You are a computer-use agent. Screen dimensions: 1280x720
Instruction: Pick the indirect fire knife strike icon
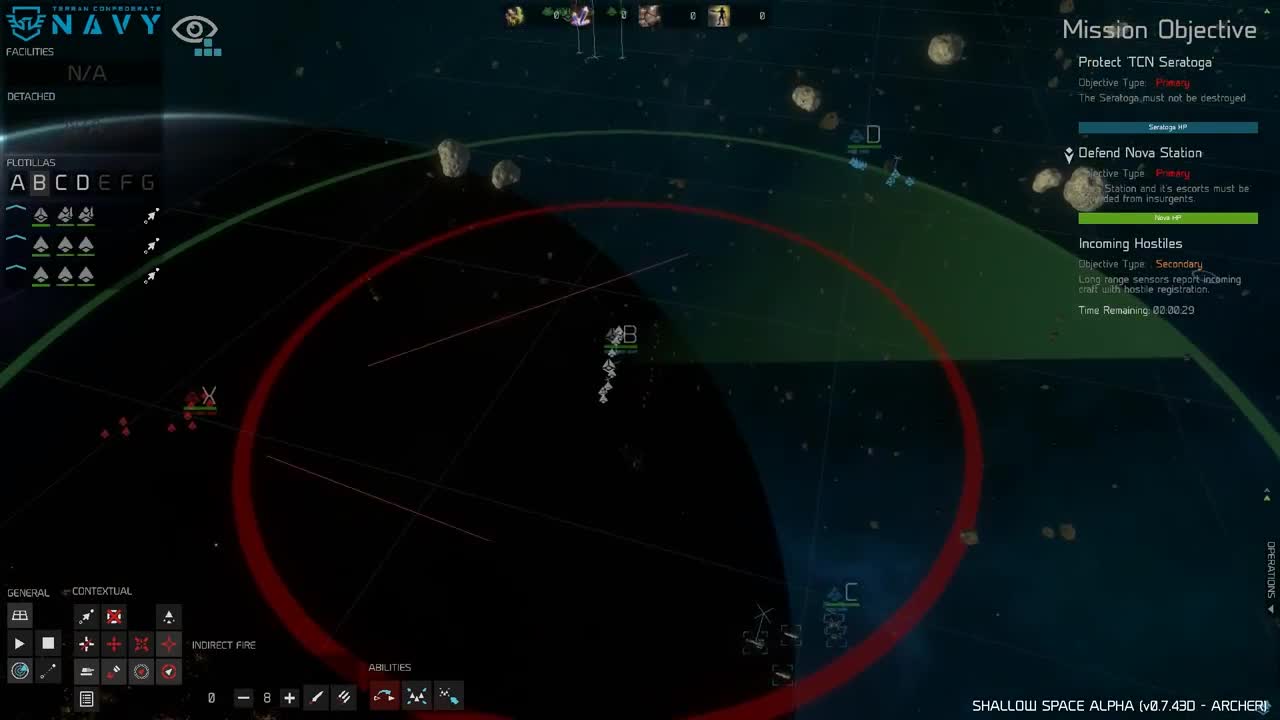pos(317,697)
